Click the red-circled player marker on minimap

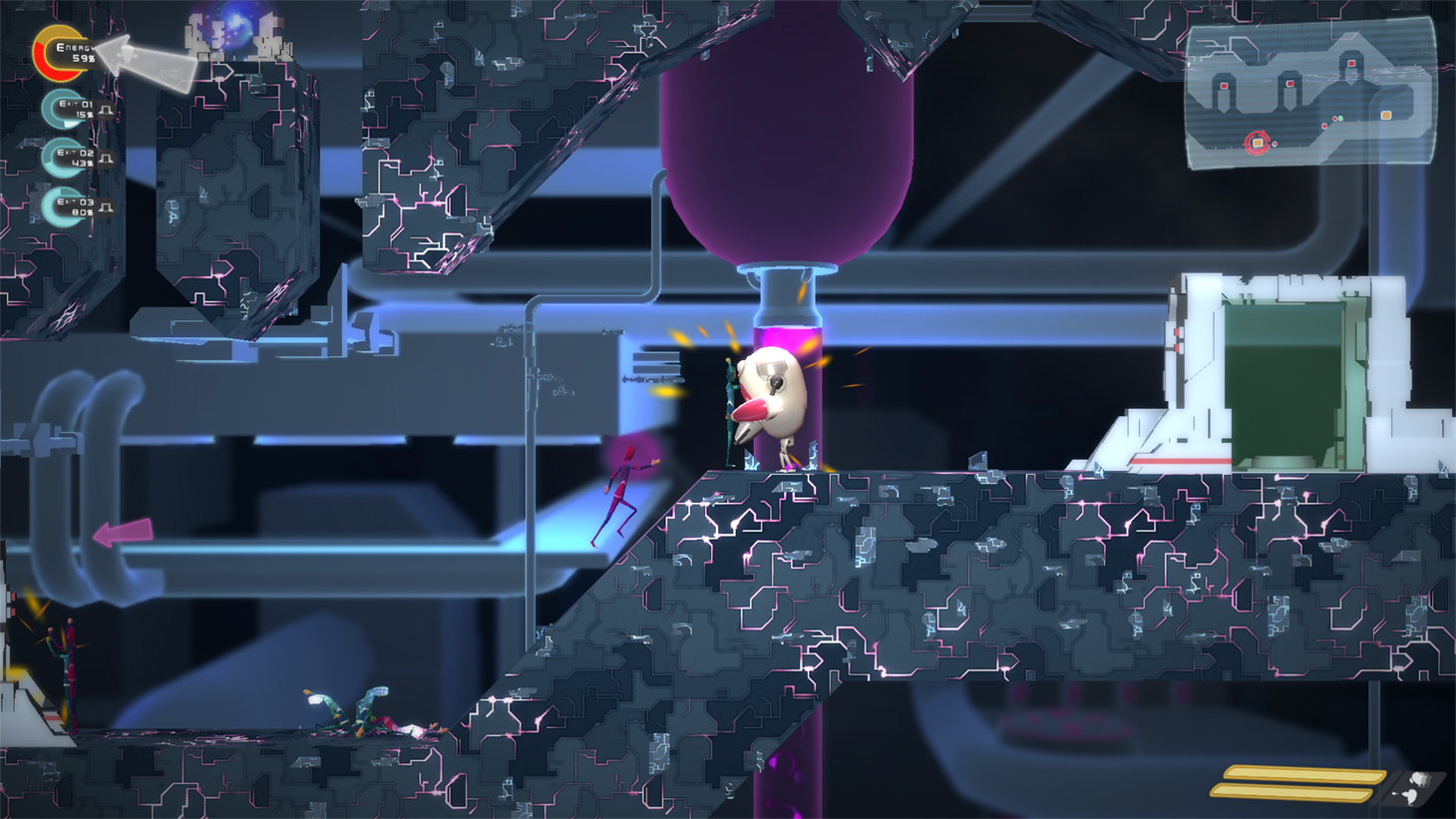(1257, 143)
